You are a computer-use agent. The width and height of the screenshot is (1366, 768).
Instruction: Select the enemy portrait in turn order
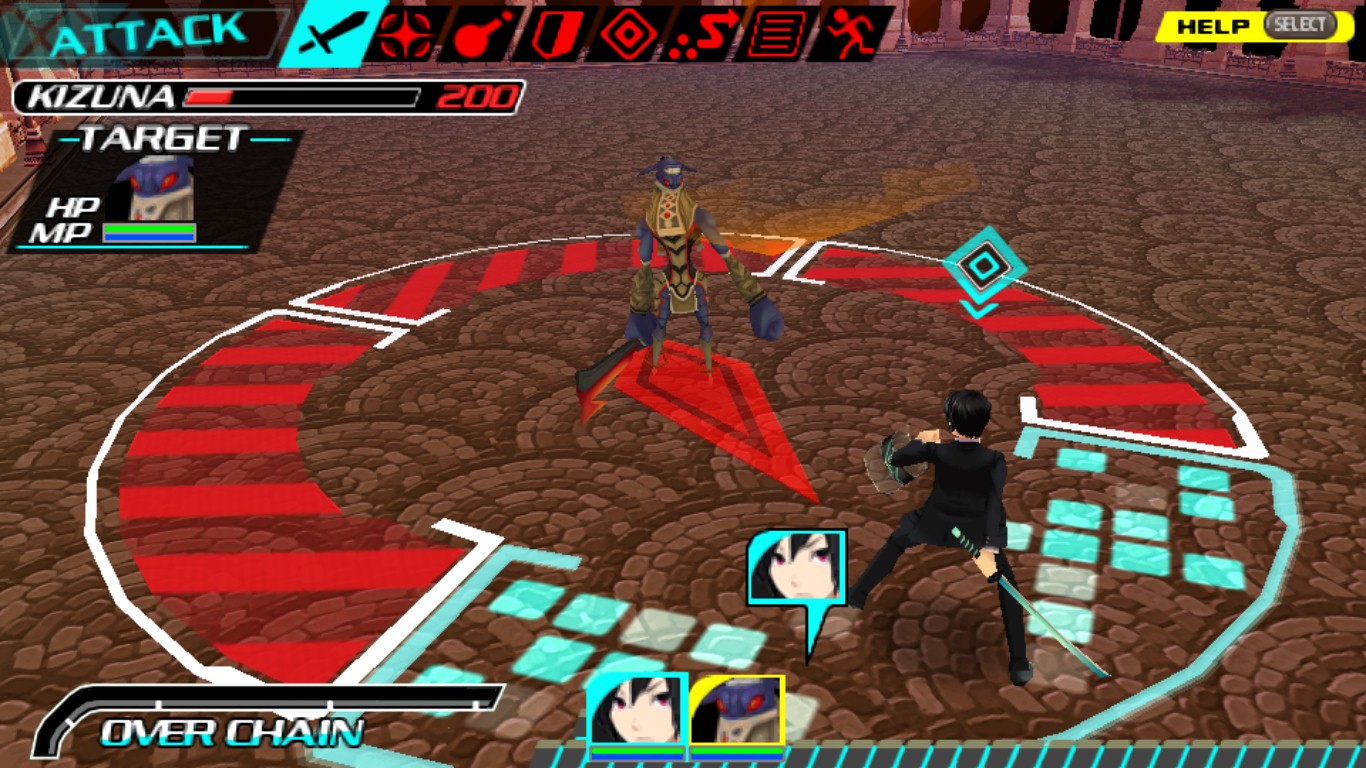click(736, 711)
